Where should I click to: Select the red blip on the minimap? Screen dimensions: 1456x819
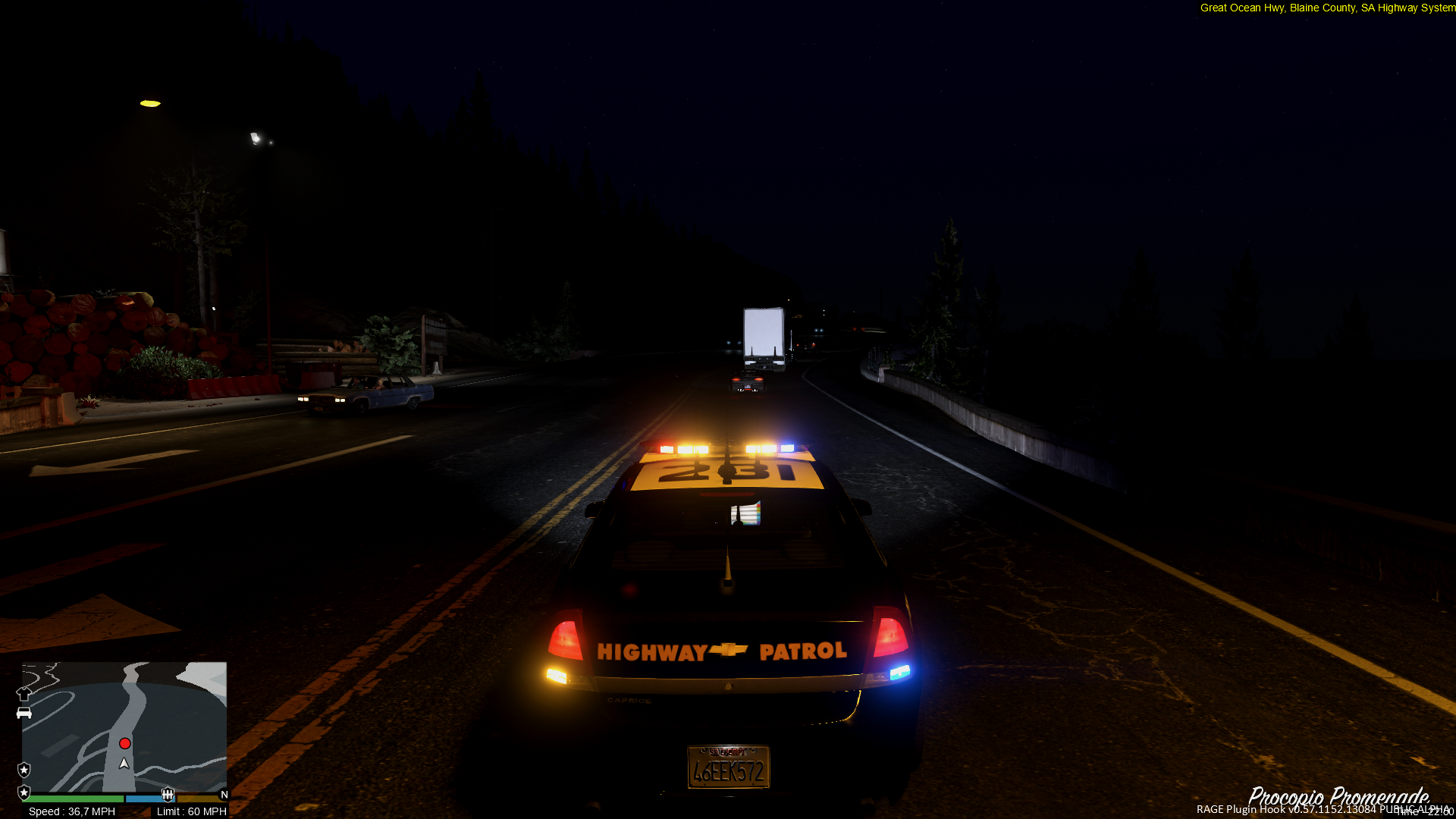[125, 743]
